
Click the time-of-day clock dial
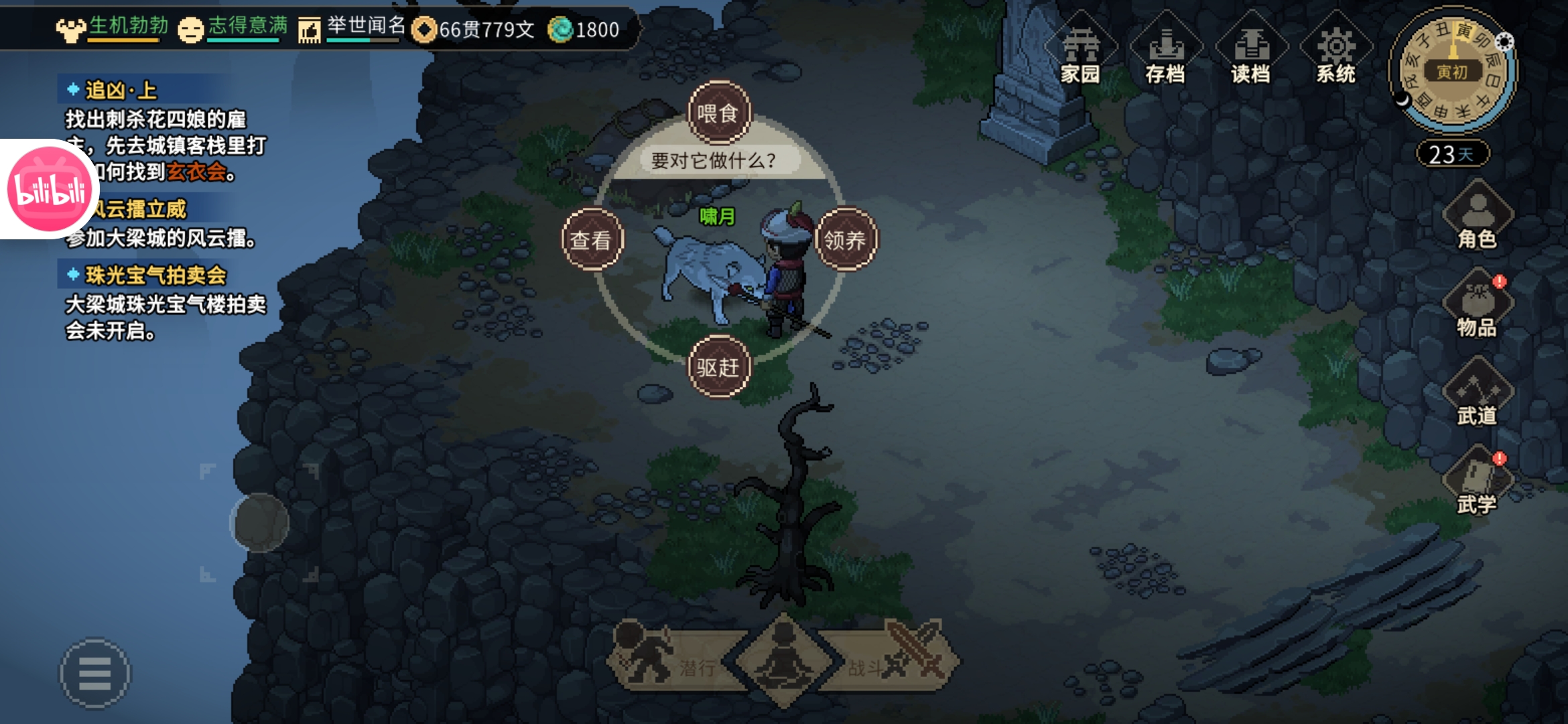pyautogui.click(x=1451, y=70)
